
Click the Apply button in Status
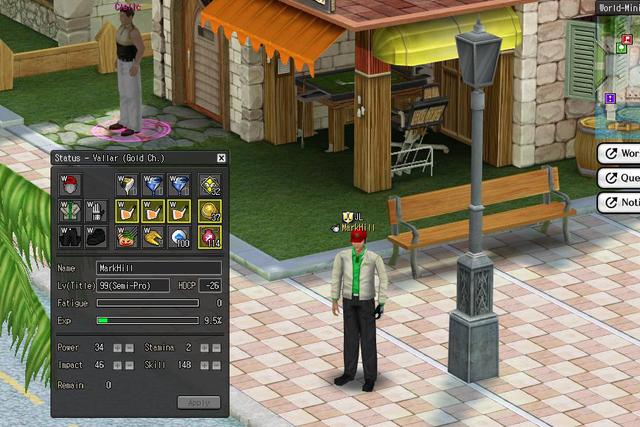click(x=198, y=402)
